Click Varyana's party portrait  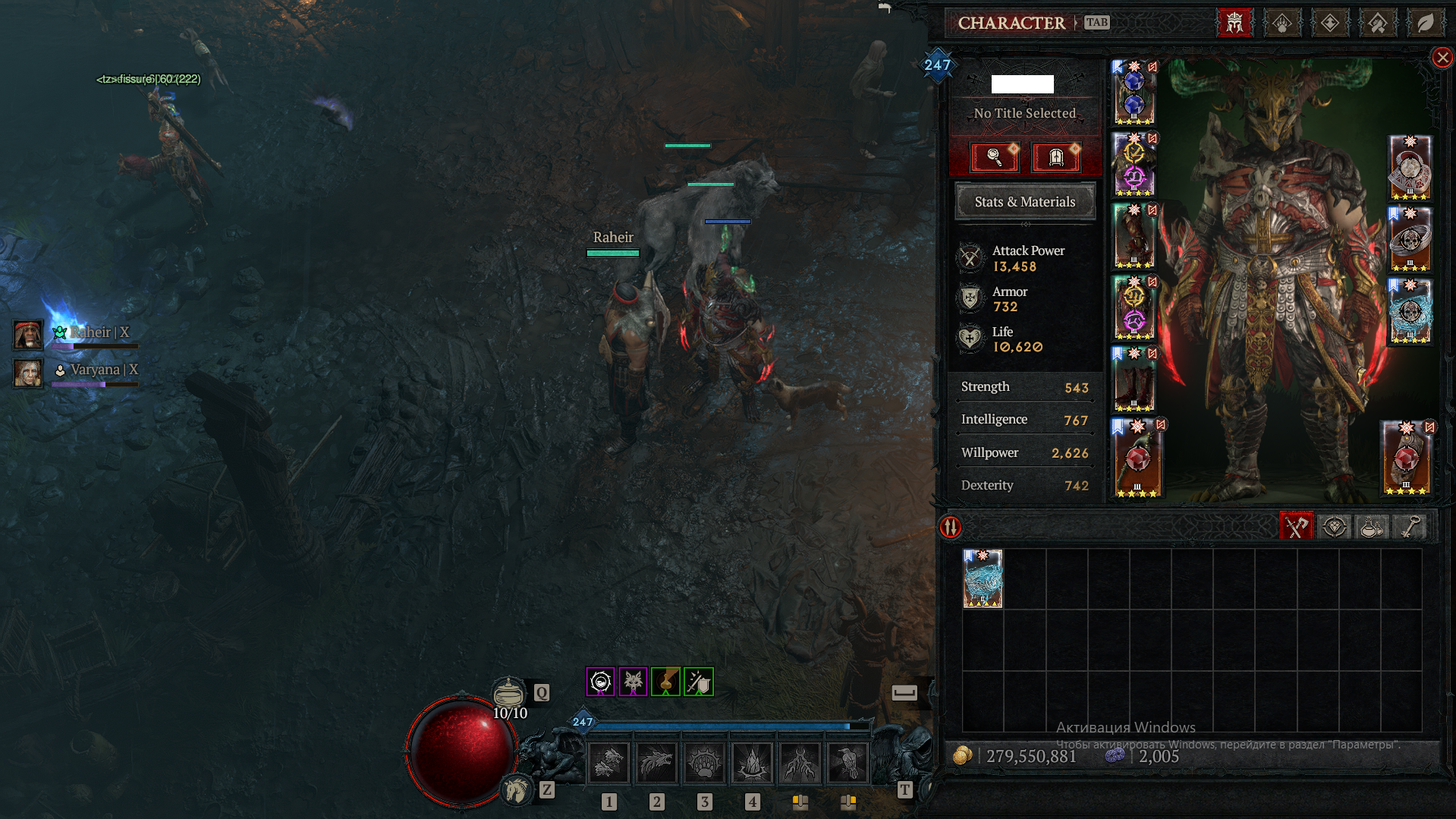(28, 373)
